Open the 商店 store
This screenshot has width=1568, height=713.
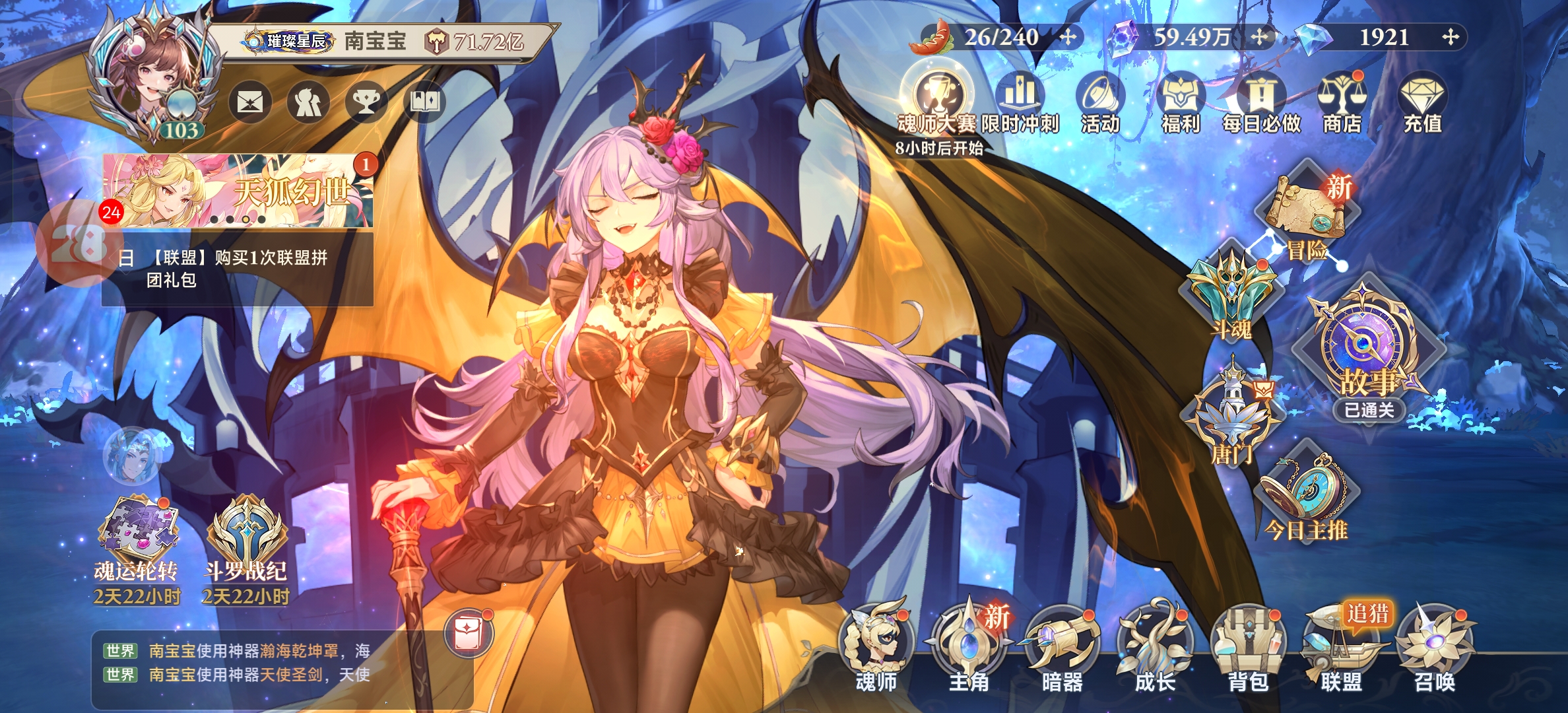1342,102
